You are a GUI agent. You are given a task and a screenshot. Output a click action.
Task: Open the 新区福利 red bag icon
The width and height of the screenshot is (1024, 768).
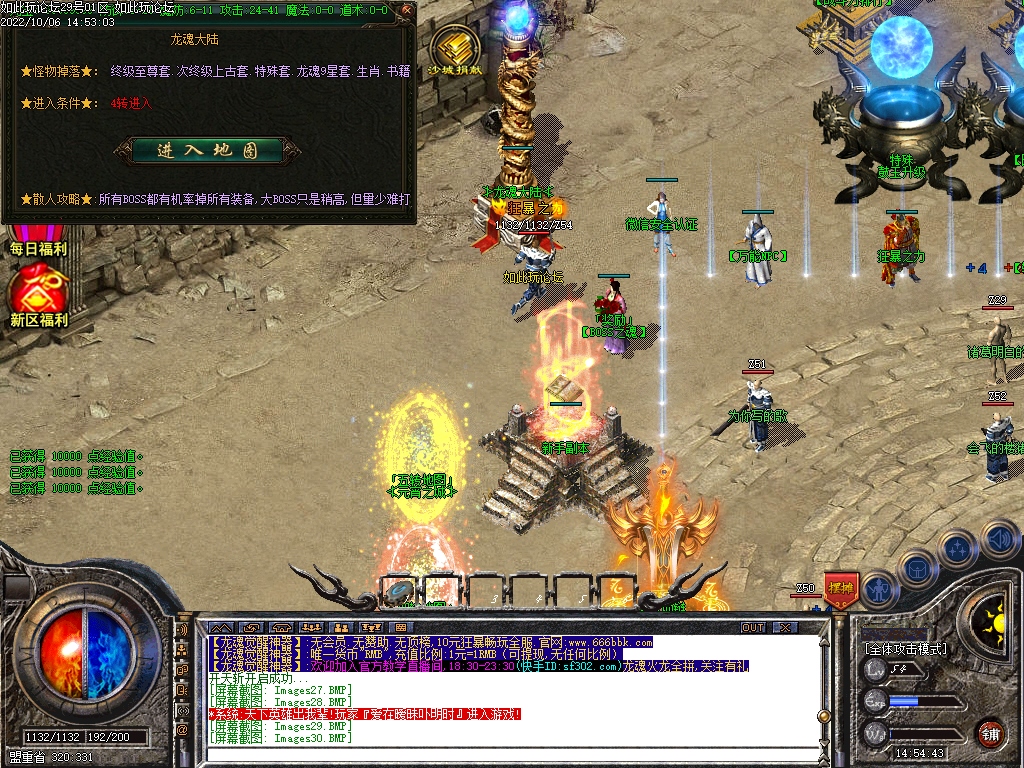click(x=38, y=292)
